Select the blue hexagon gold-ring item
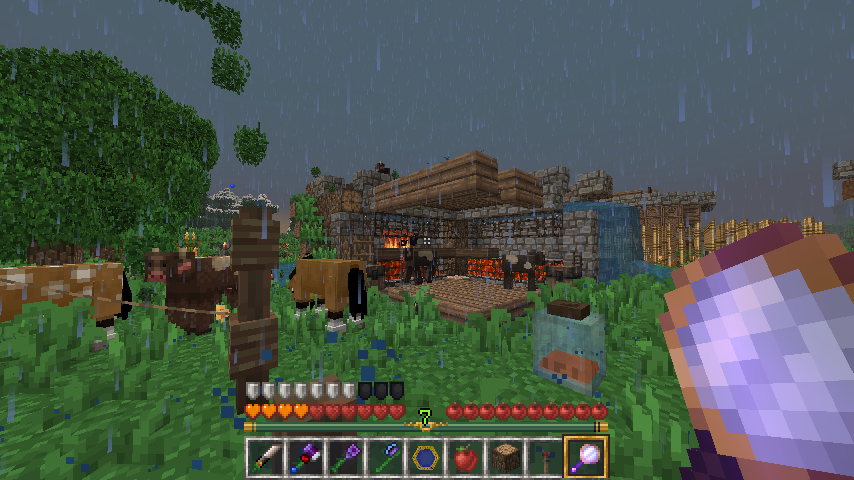This screenshot has height=480, width=854. coord(426,457)
